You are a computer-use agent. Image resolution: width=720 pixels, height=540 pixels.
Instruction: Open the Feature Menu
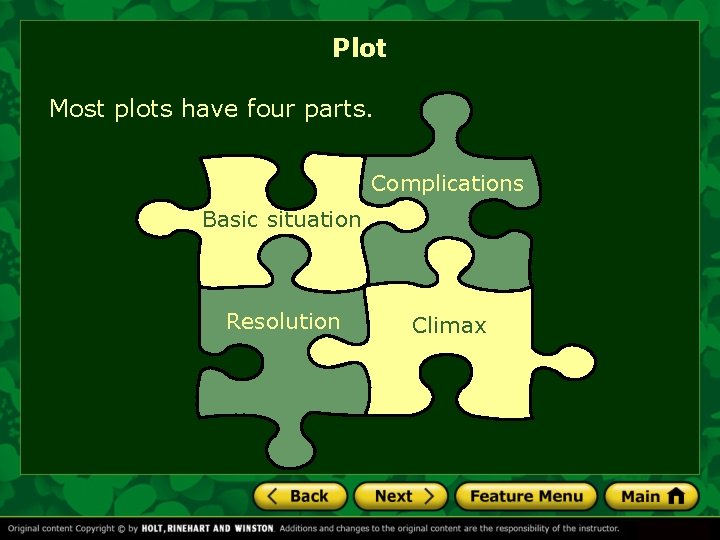click(525, 496)
